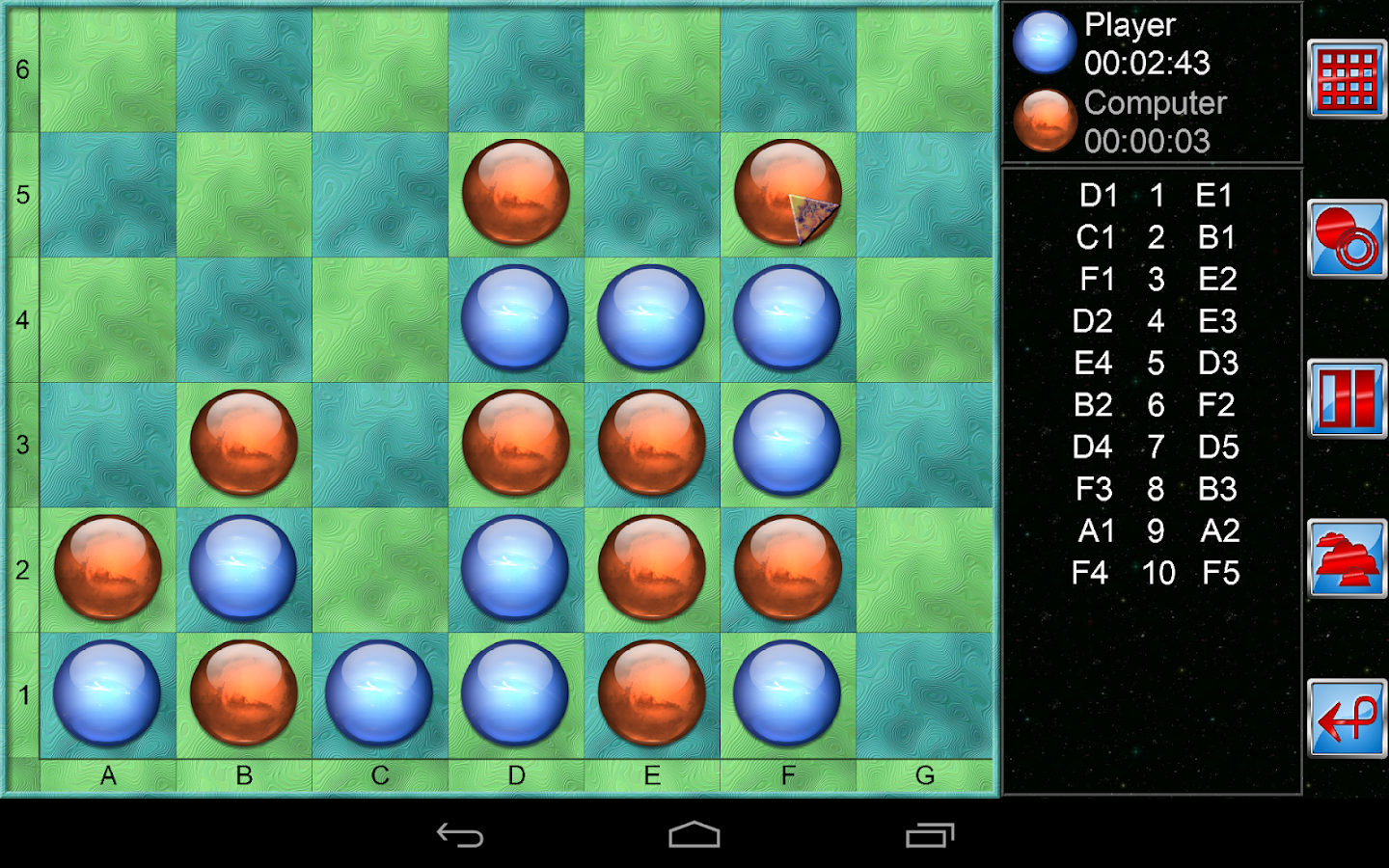Select move D1 in the move list
The width and height of the screenshot is (1389, 868).
click(1097, 196)
